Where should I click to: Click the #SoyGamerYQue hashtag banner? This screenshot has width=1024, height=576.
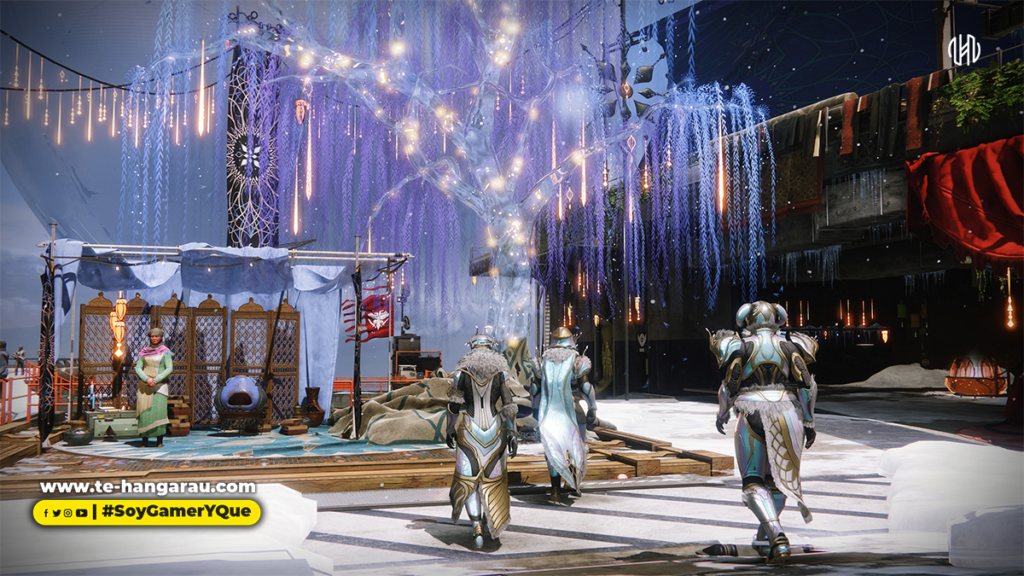point(178,513)
